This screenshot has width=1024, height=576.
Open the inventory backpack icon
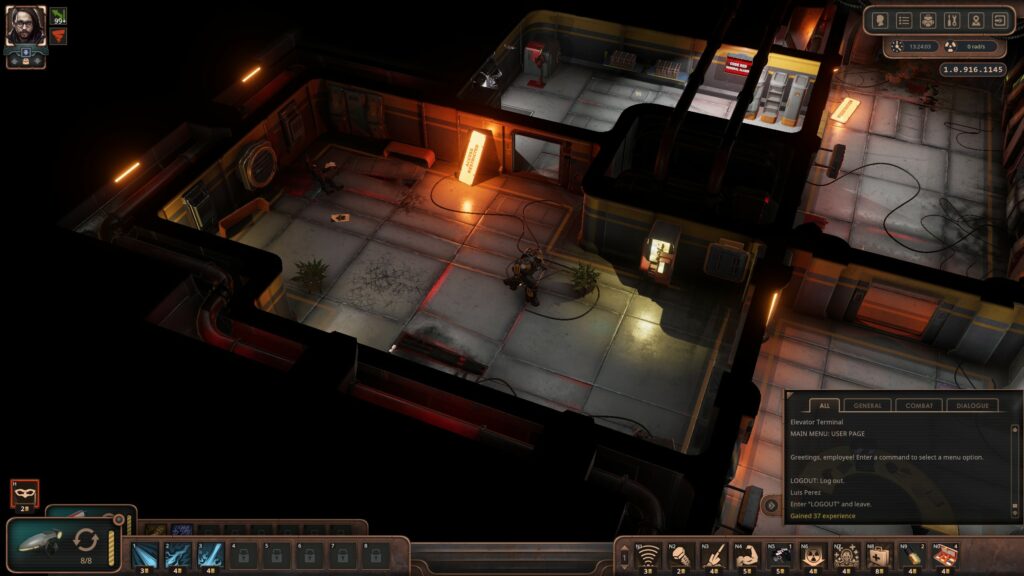click(928, 20)
